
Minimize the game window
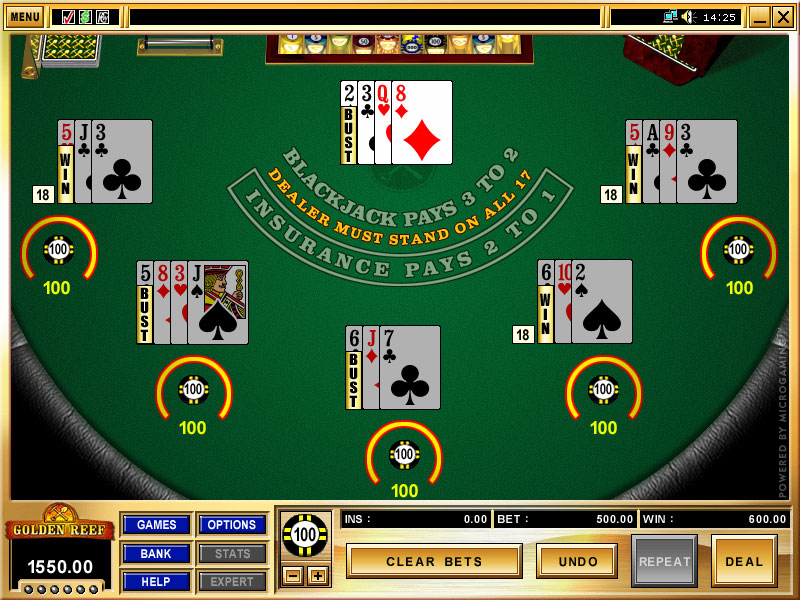coord(759,17)
